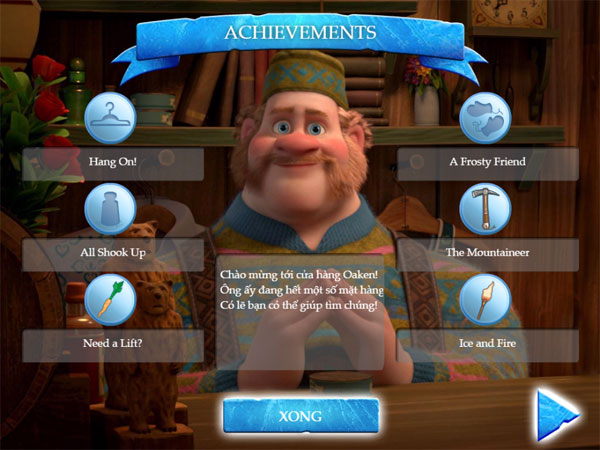Click the torch achievement icon
600x450 pixels.
485,299
